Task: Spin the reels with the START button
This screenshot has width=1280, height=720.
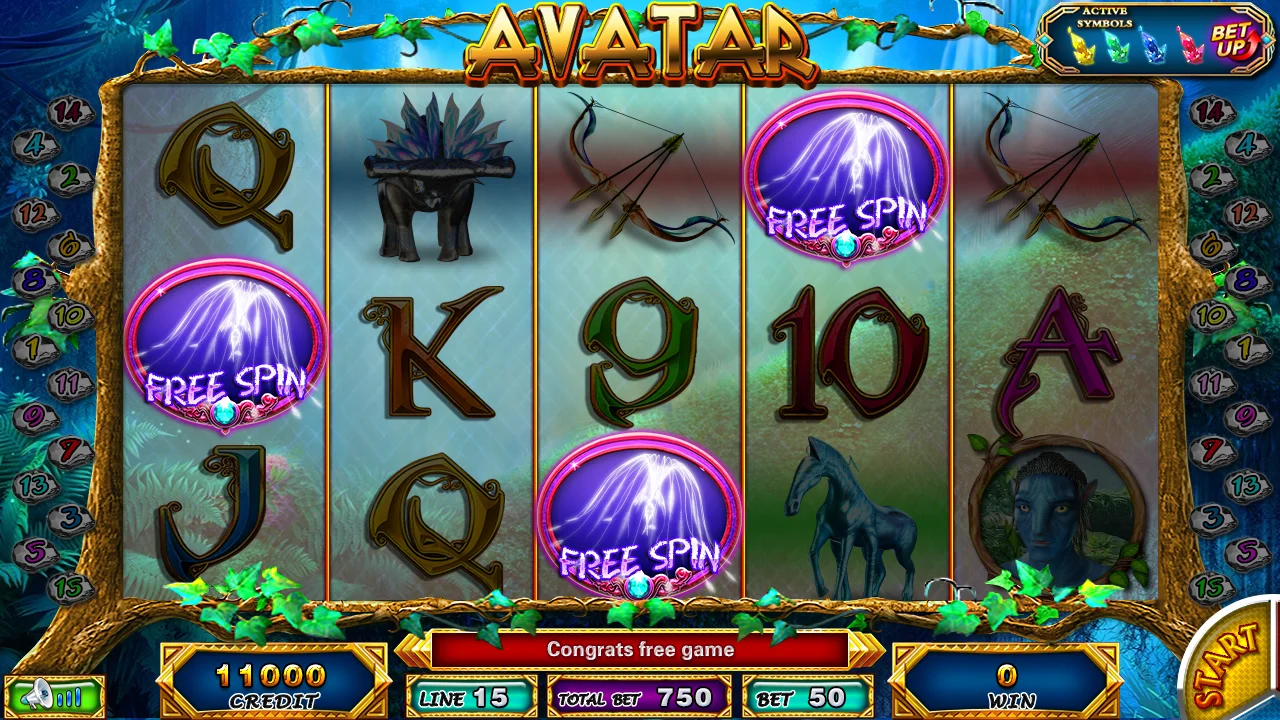Action: click(1233, 664)
